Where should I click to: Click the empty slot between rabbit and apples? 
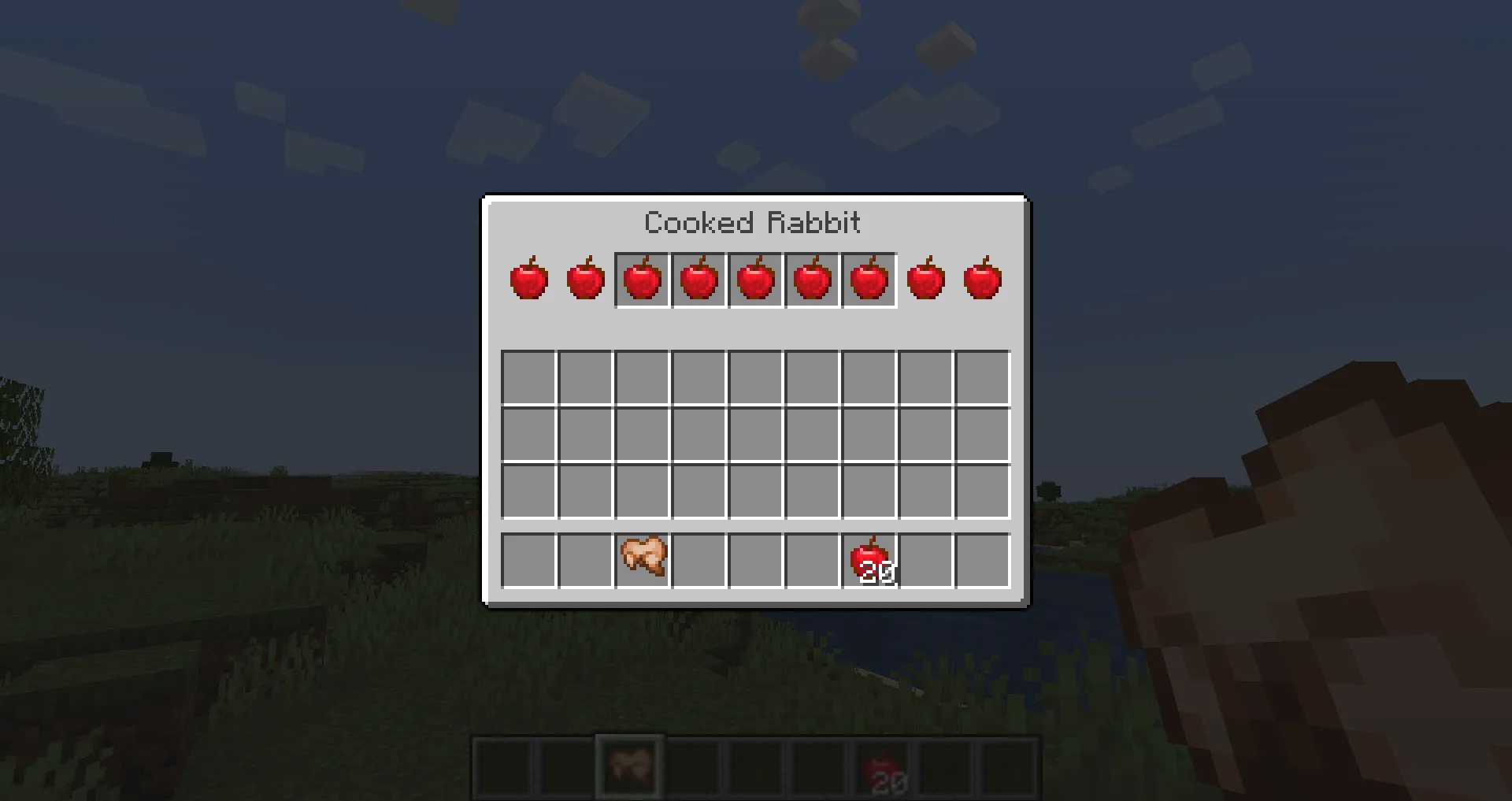pos(756,559)
